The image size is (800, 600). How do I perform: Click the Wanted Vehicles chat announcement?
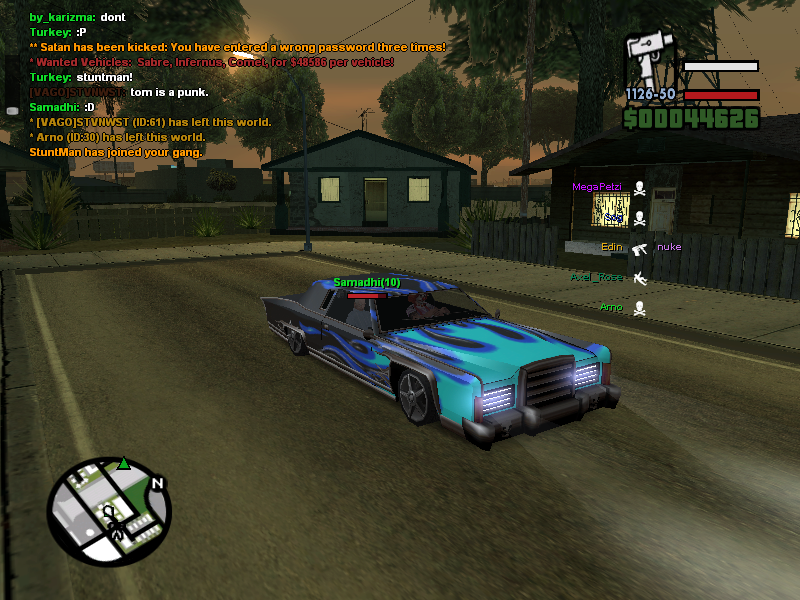click(x=212, y=62)
